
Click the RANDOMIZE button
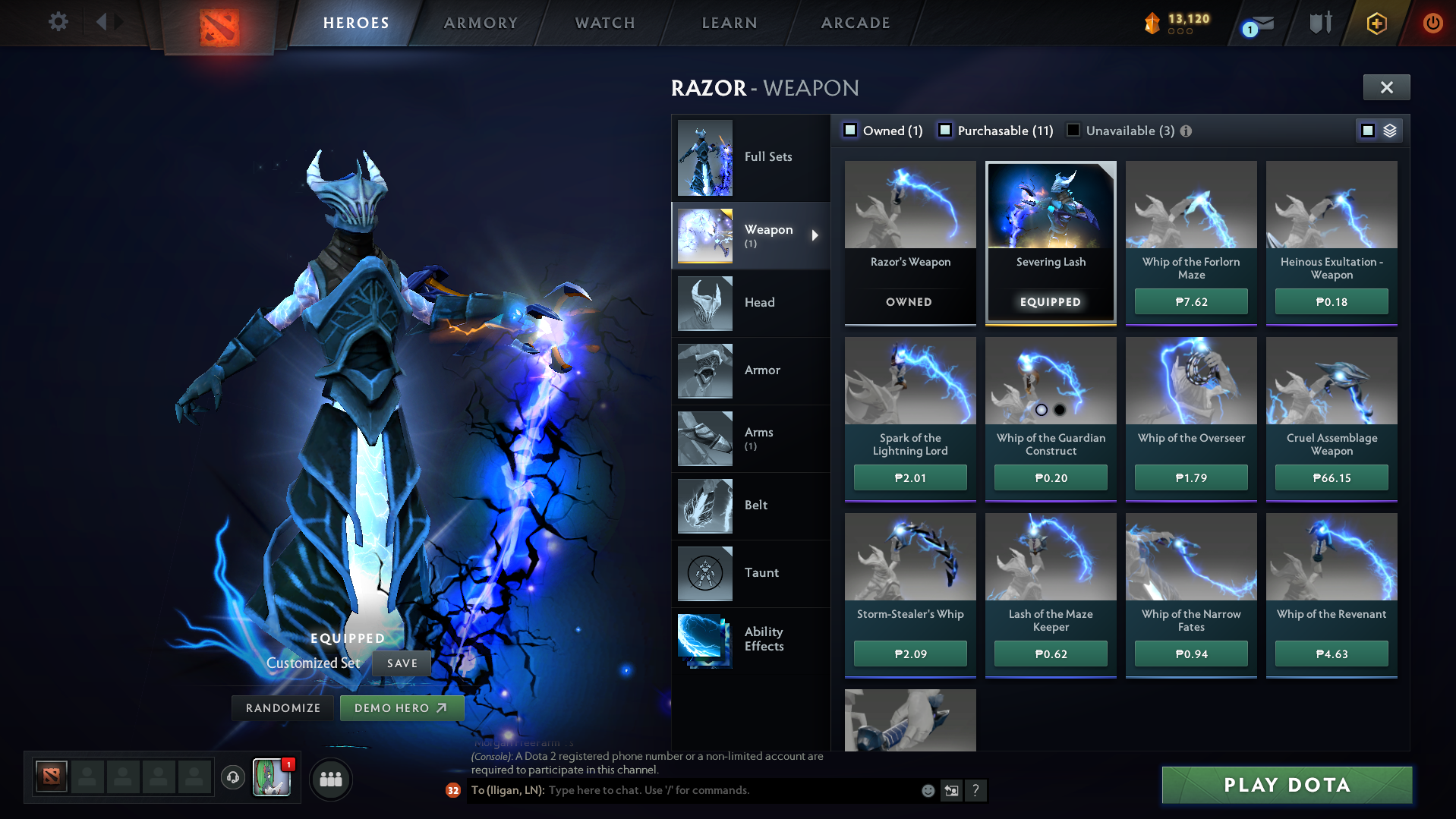pos(282,707)
